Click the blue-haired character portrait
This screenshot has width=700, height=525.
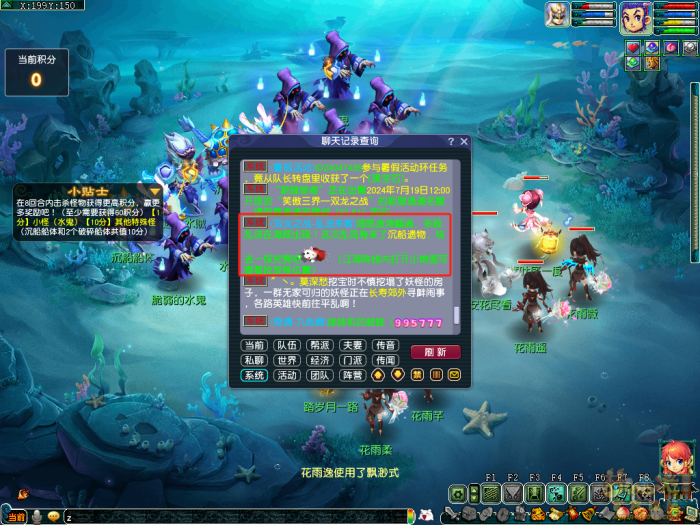pos(633,18)
